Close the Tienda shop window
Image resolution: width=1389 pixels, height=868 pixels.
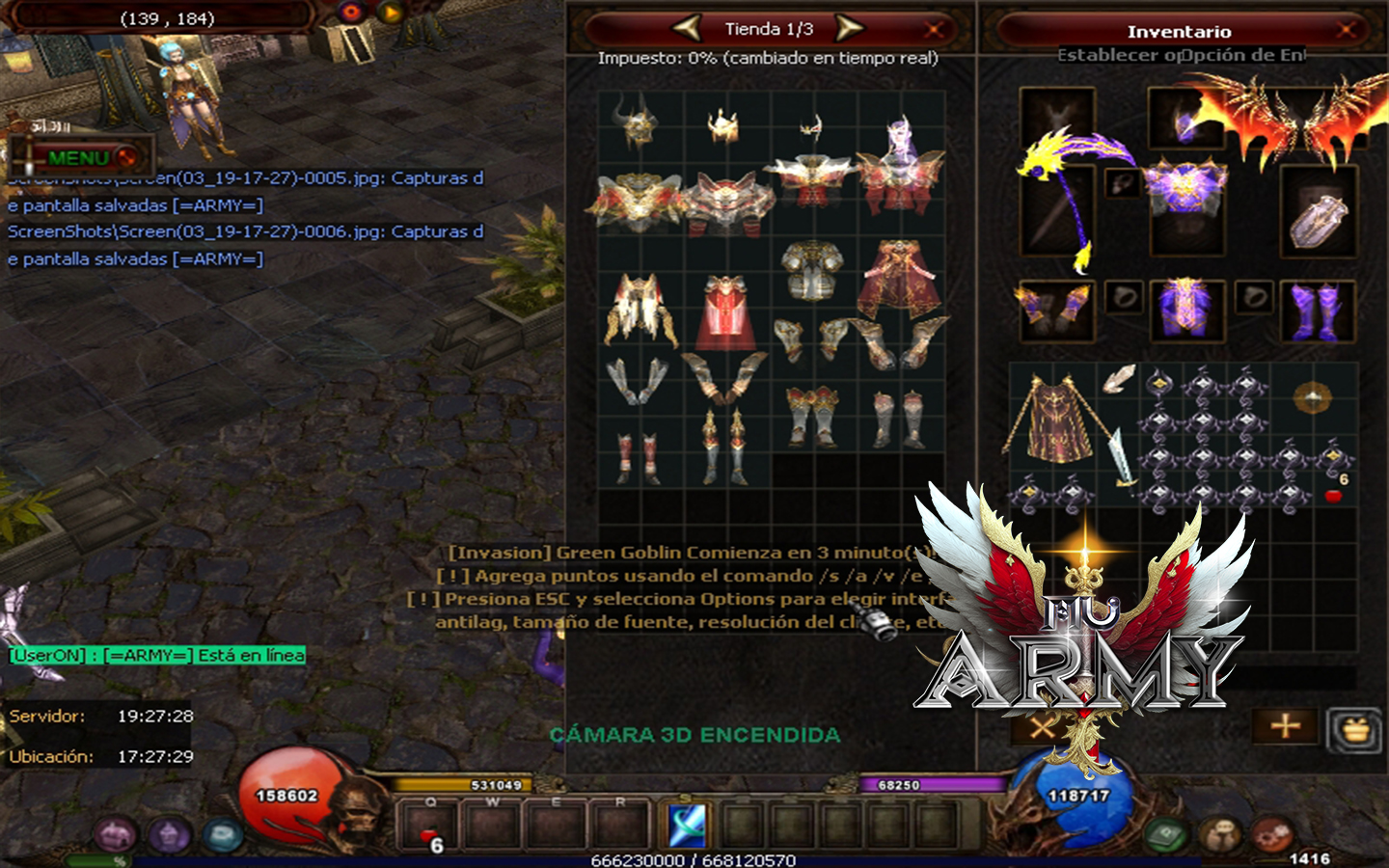pos(934,29)
